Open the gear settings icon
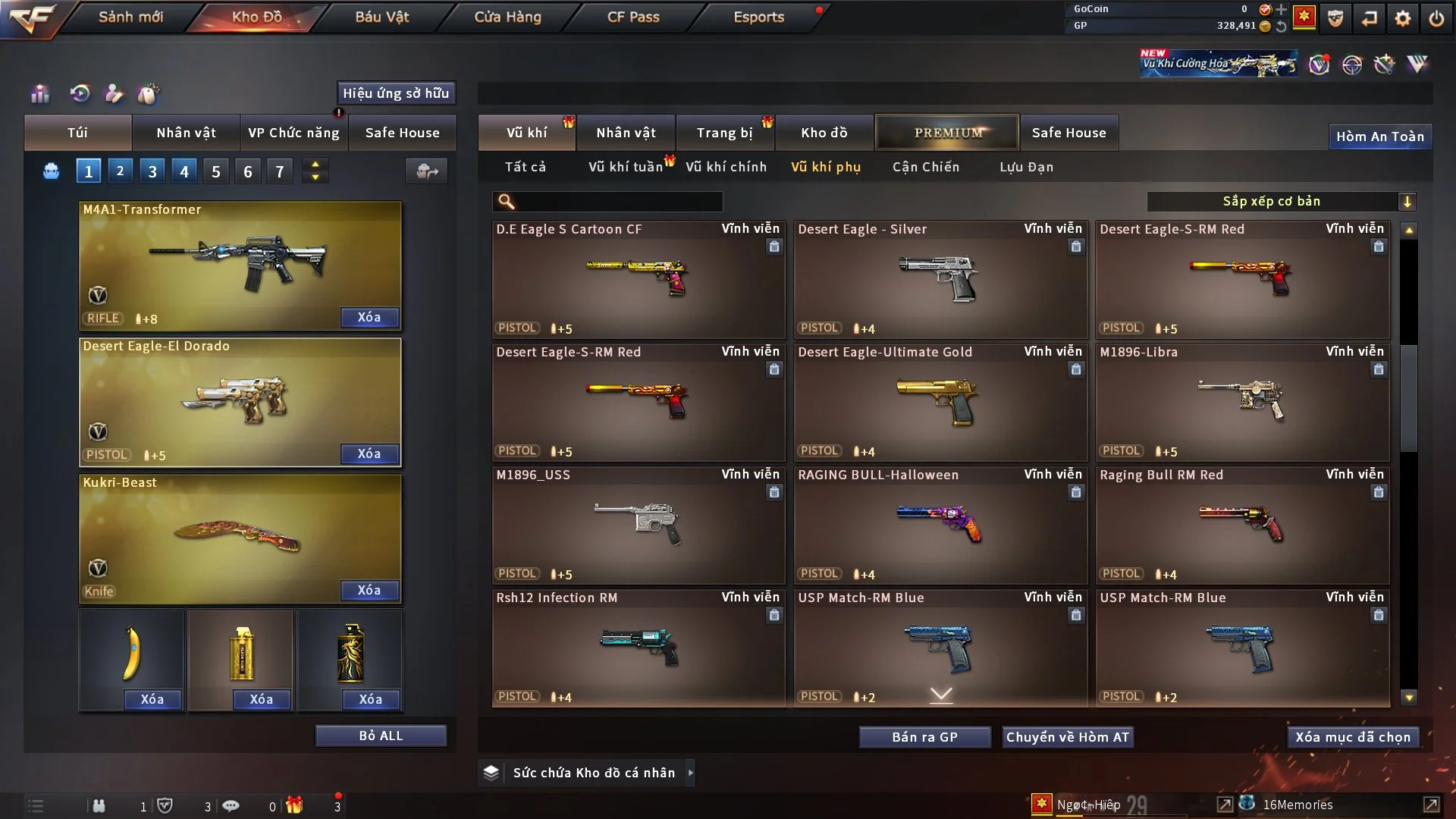The image size is (1456, 819). [1402, 17]
